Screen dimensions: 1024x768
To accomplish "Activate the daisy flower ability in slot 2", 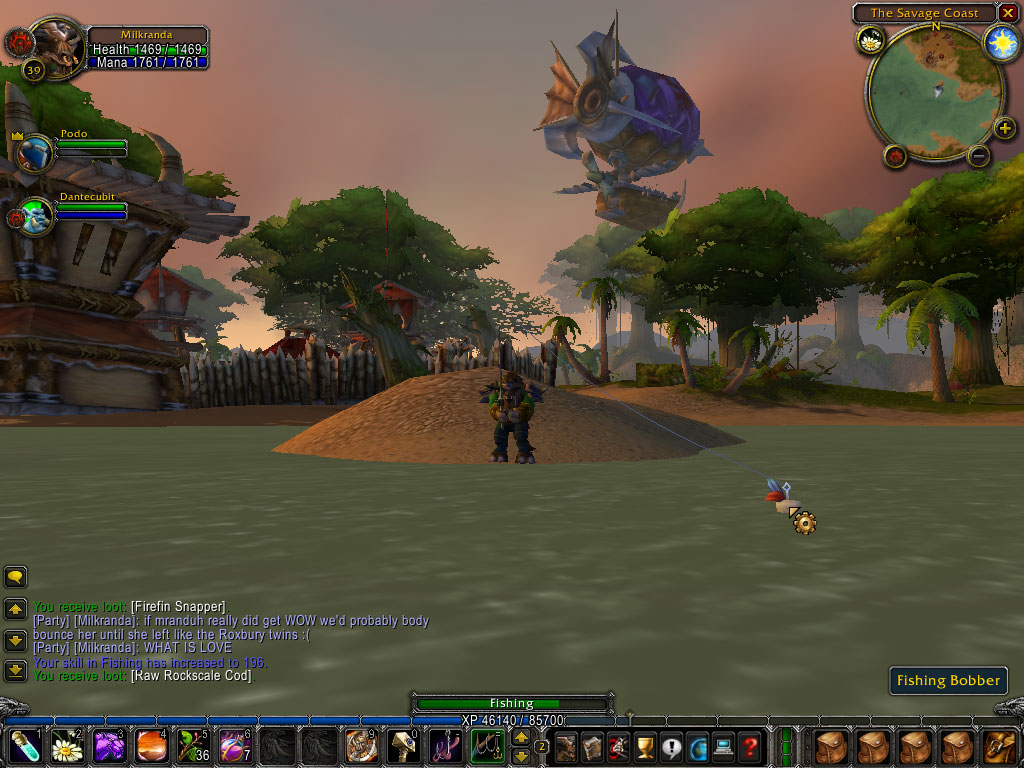I will [66, 746].
